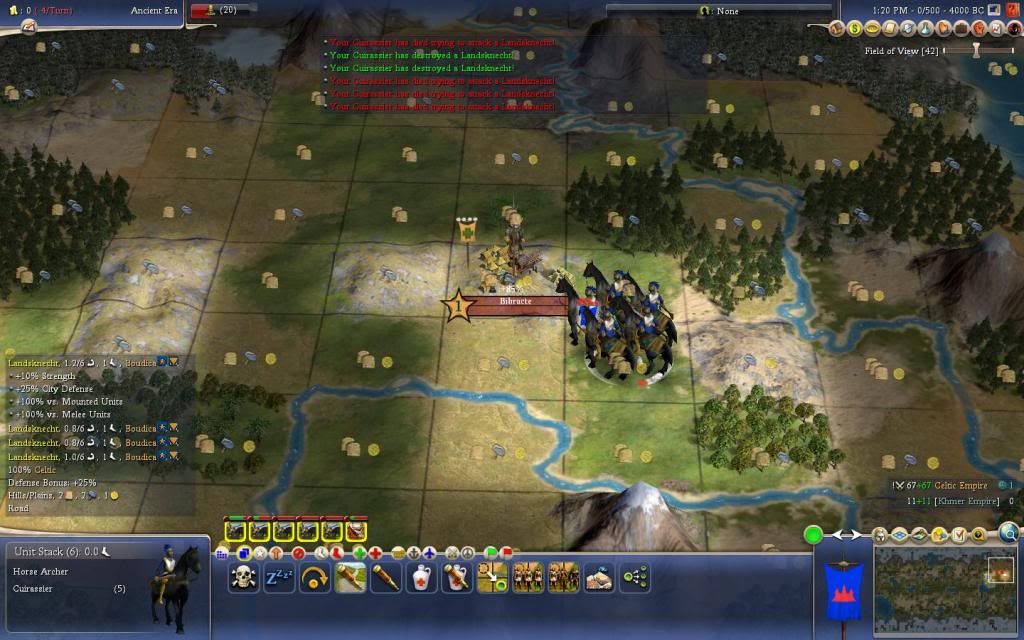Open the financial advisor gold coin icon

tap(855, 29)
